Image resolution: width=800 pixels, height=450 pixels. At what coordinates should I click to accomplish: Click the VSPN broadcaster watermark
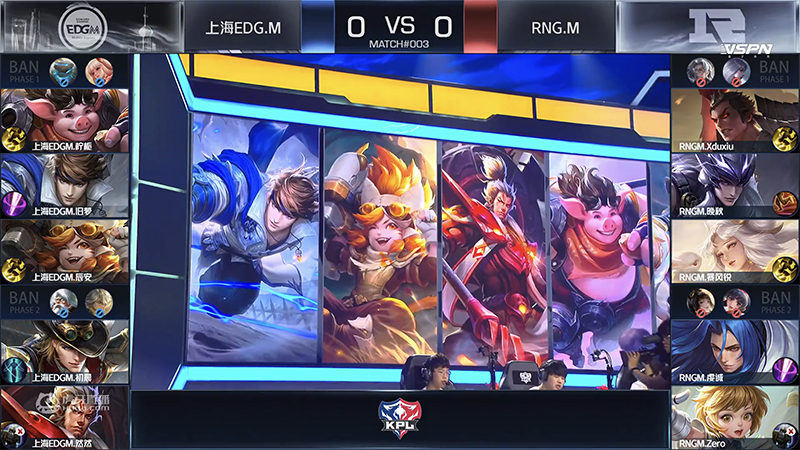point(746,48)
